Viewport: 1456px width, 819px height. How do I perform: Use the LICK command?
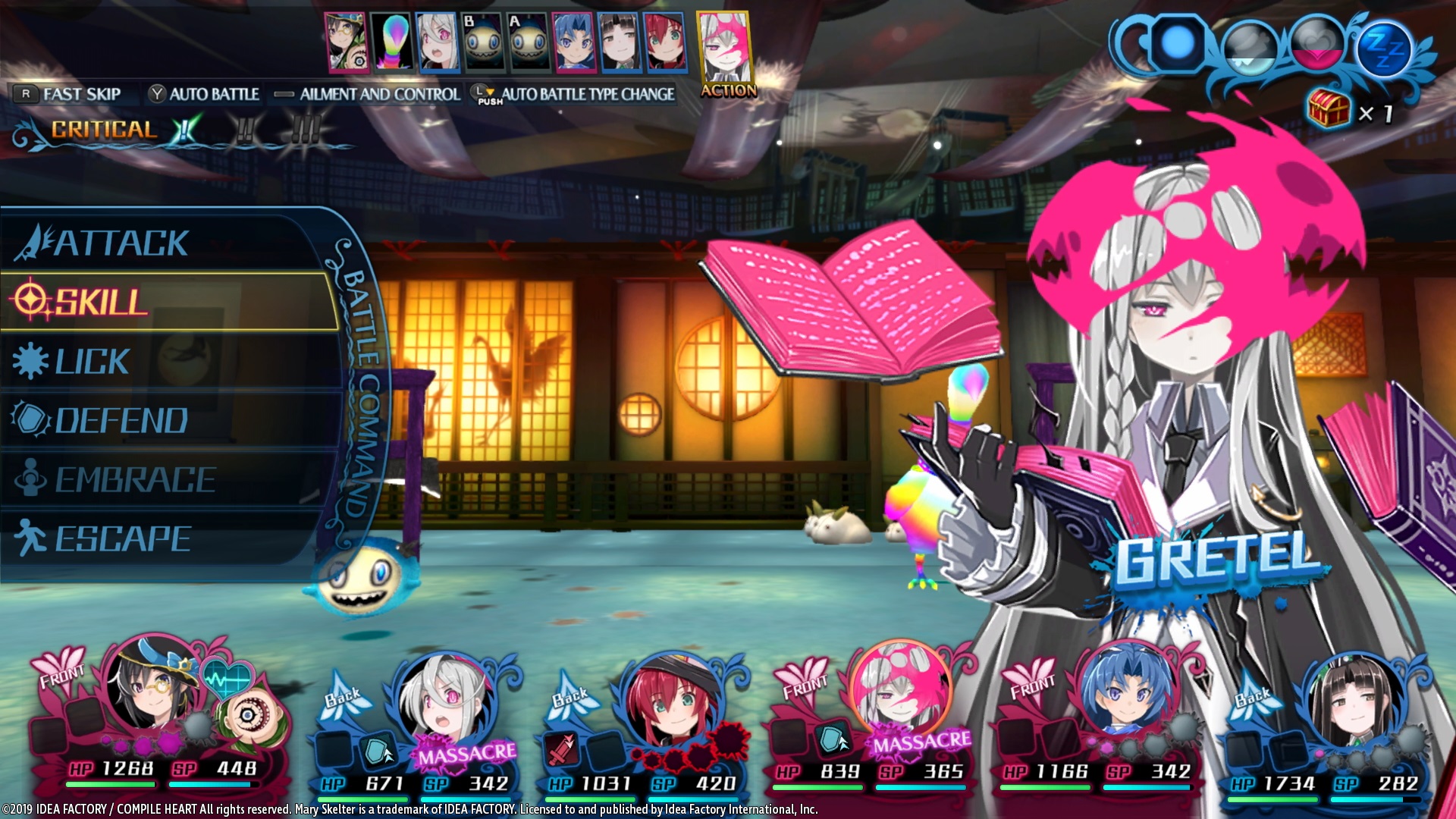coord(93,362)
